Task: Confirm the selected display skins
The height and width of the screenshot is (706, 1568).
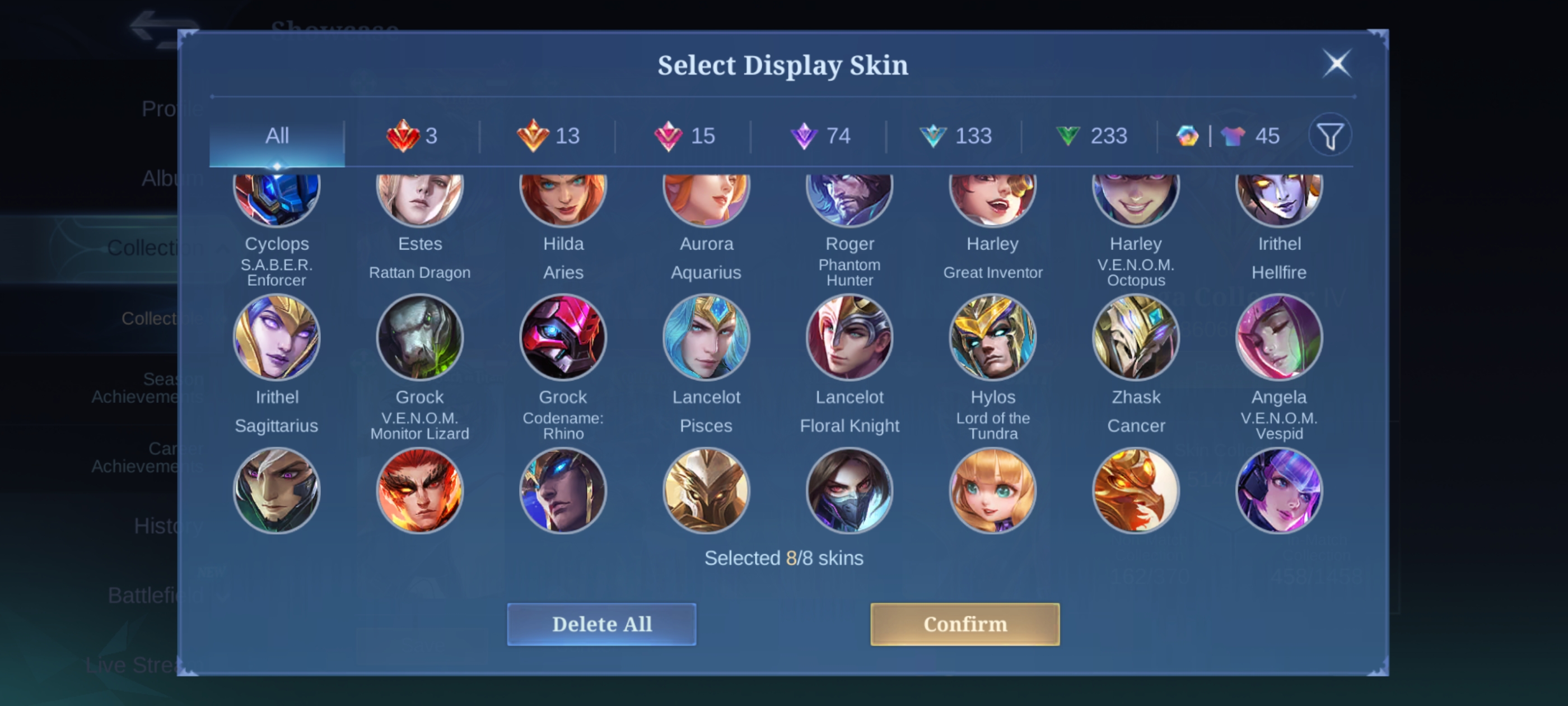Action: pyautogui.click(x=965, y=624)
